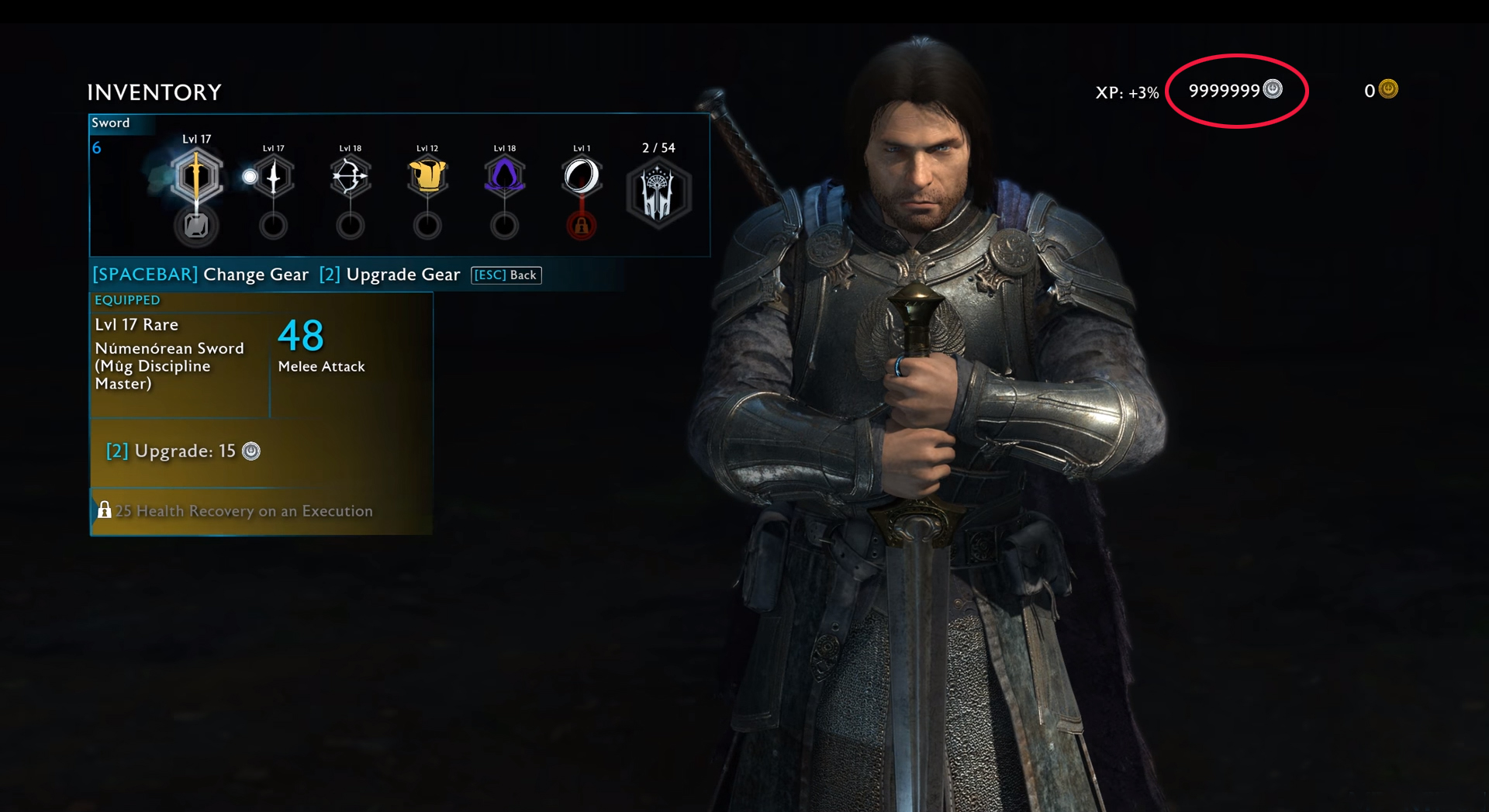The height and width of the screenshot is (812, 1489).
Task: Open the Lvl 12 golden armor slot
Action: coord(427,176)
